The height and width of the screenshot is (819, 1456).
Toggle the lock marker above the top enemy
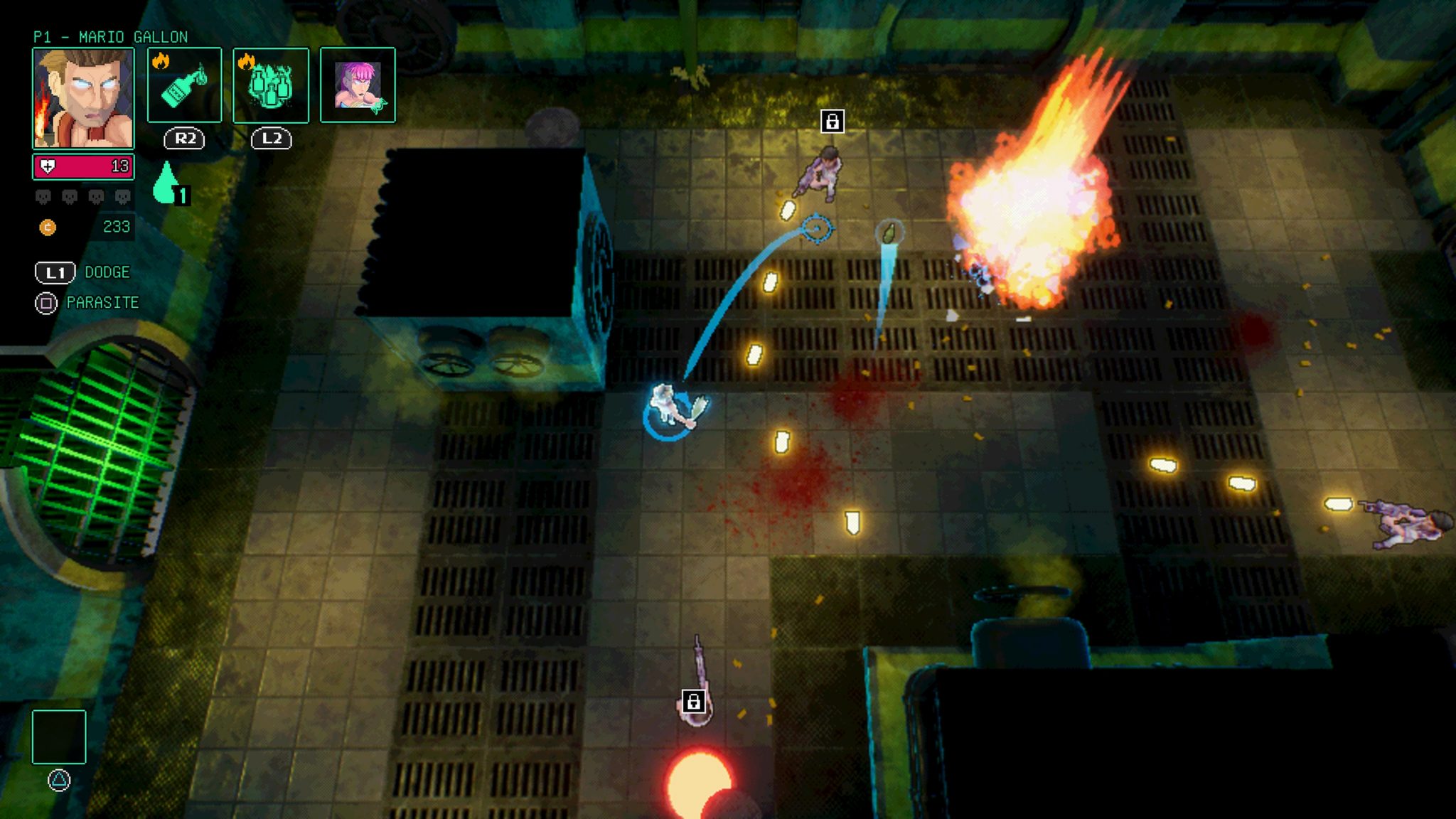click(833, 122)
